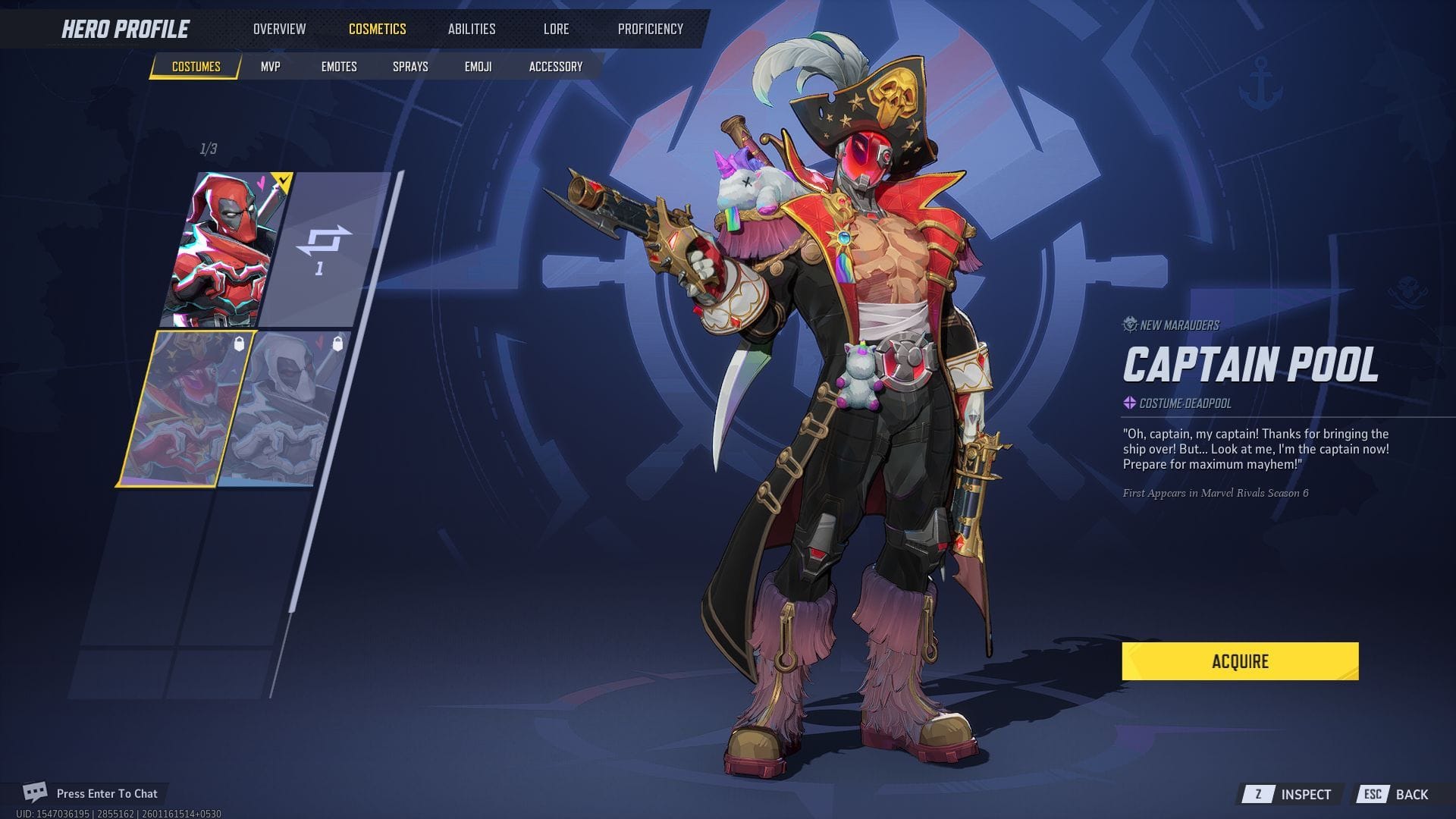This screenshot has height=819, width=1456.
Task: Open the Emotes category
Action: pos(338,67)
